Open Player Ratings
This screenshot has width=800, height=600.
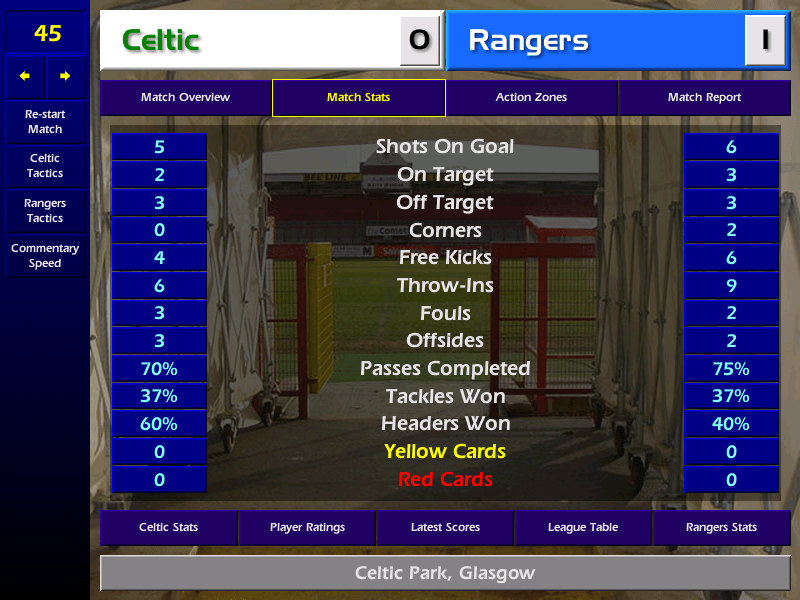pos(307,527)
